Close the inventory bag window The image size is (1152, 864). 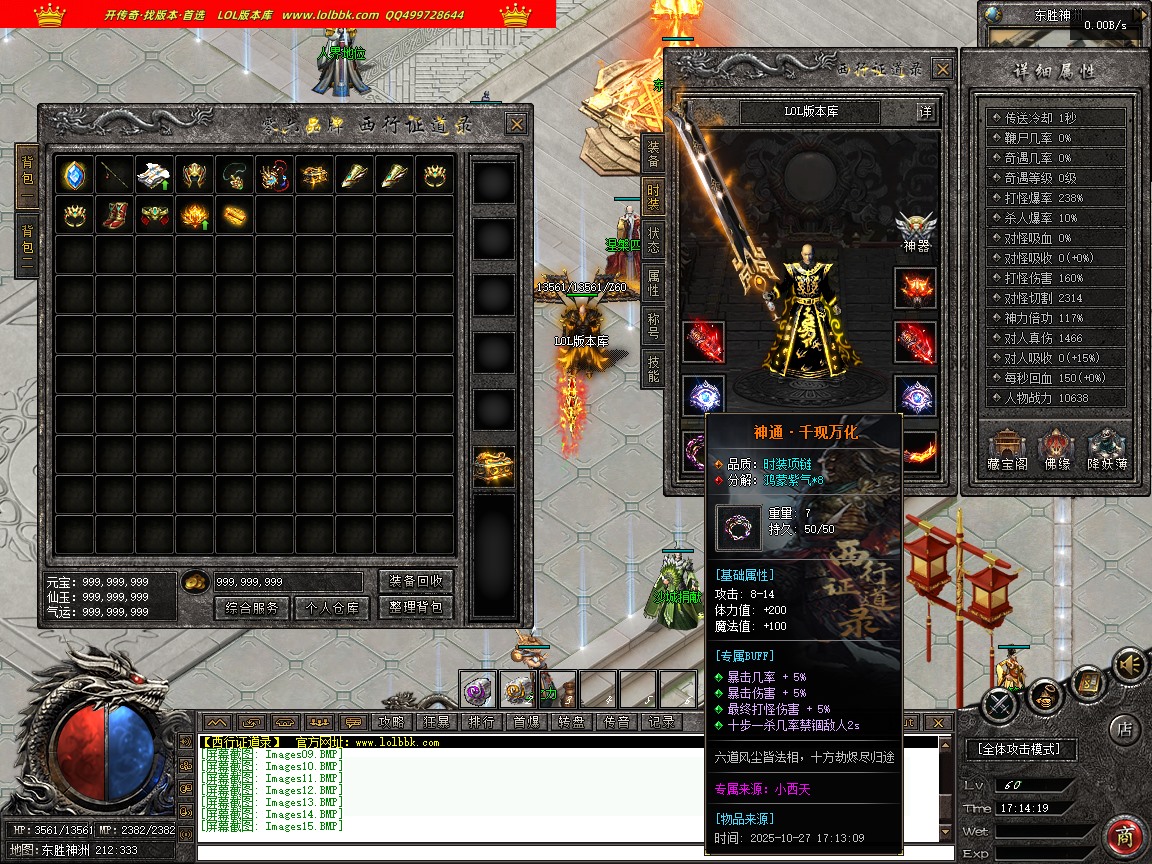click(x=516, y=124)
